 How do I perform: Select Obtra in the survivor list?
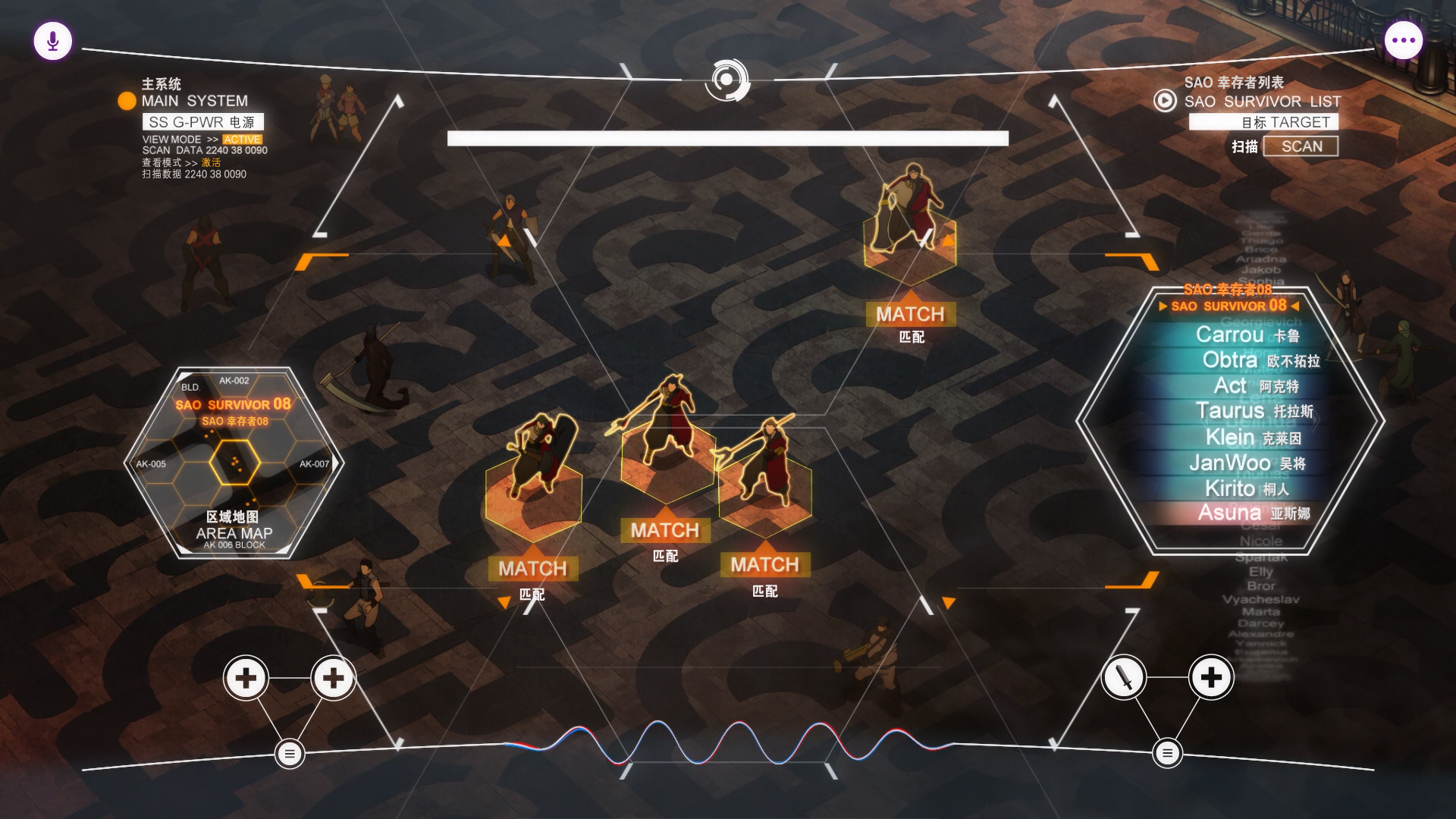click(x=1260, y=360)
